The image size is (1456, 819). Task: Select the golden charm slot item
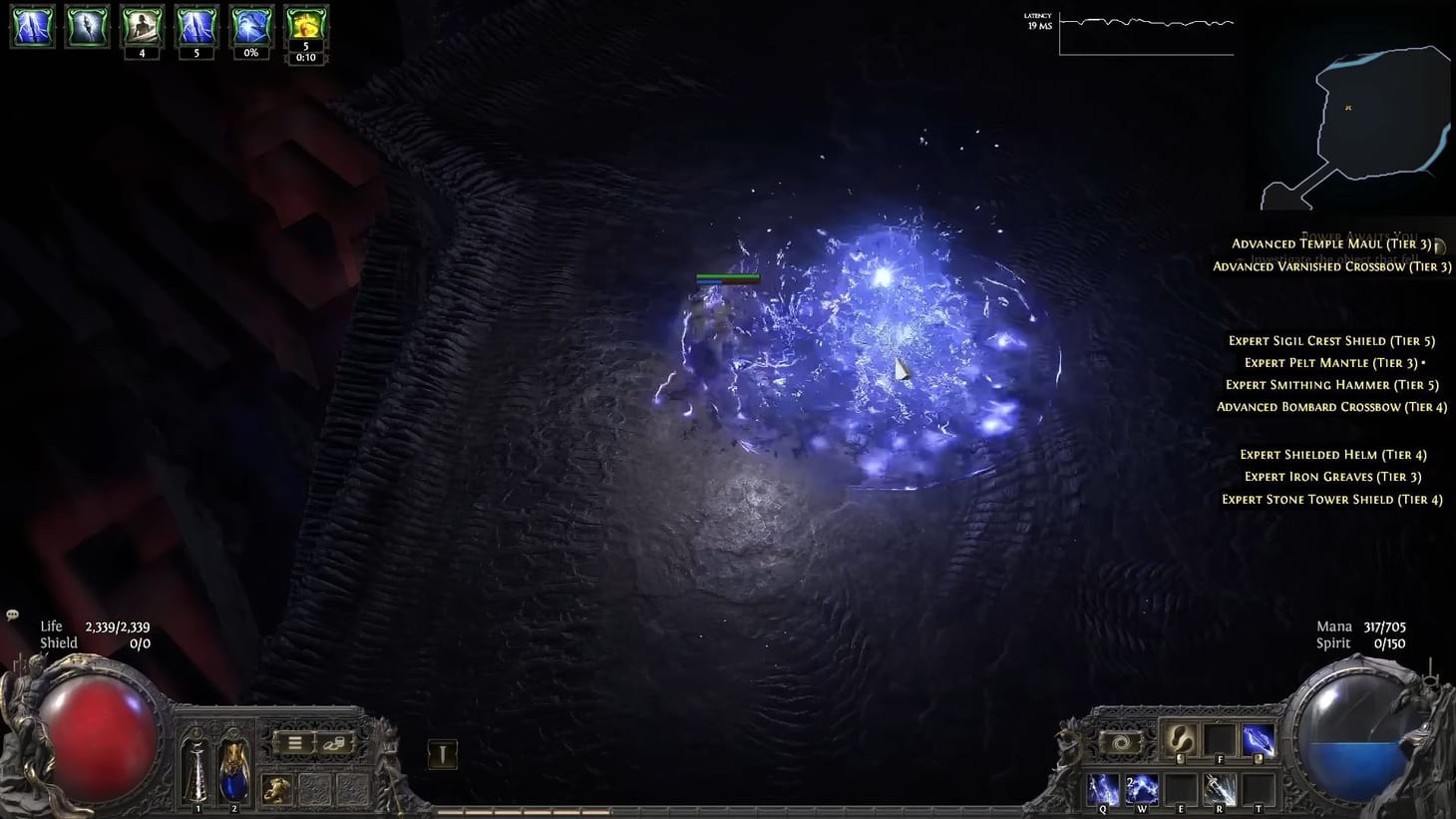(277, 787)
